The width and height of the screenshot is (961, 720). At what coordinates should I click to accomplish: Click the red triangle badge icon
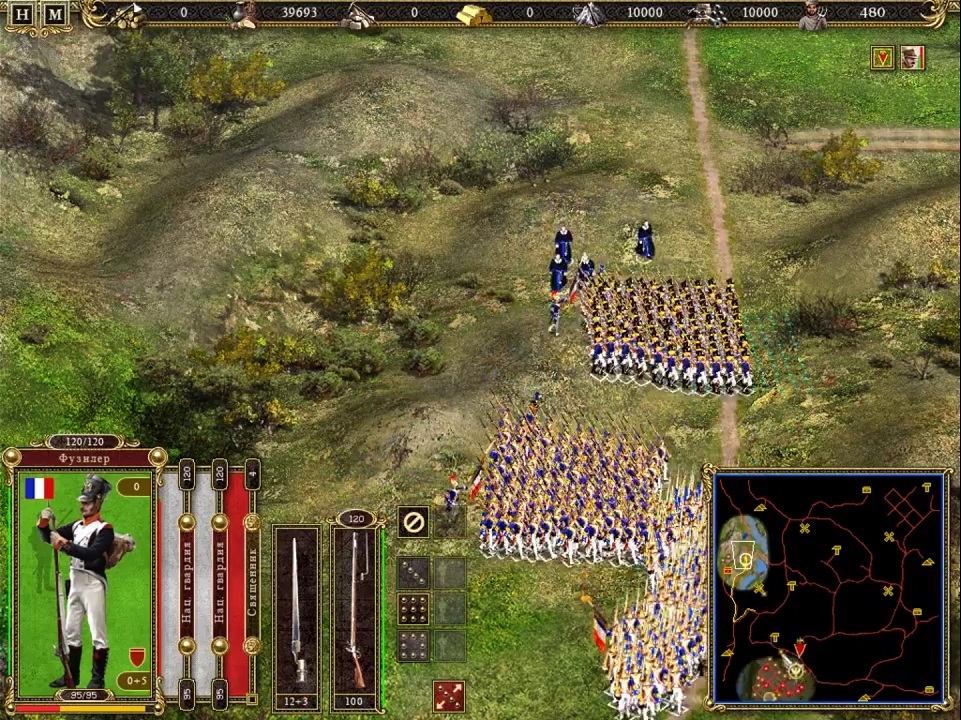click(882, 58)
